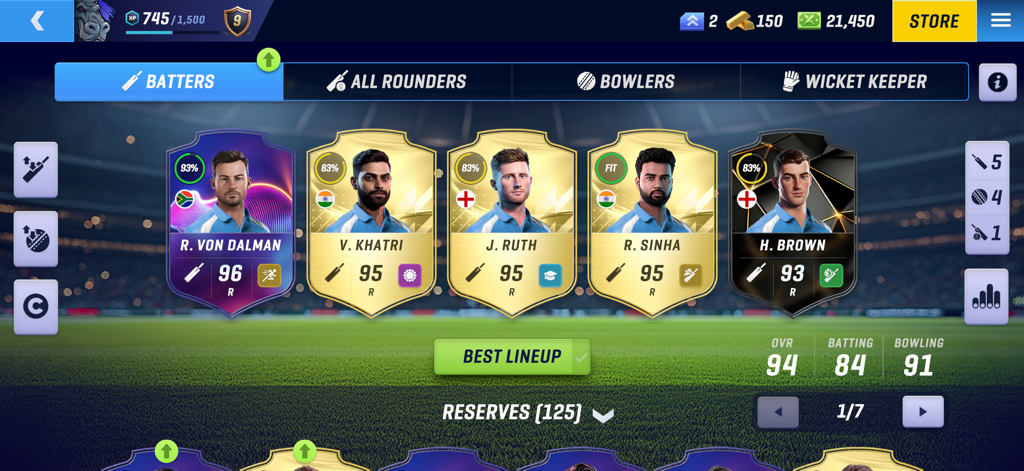Select the H. Brown black card

tap(793, 222)
